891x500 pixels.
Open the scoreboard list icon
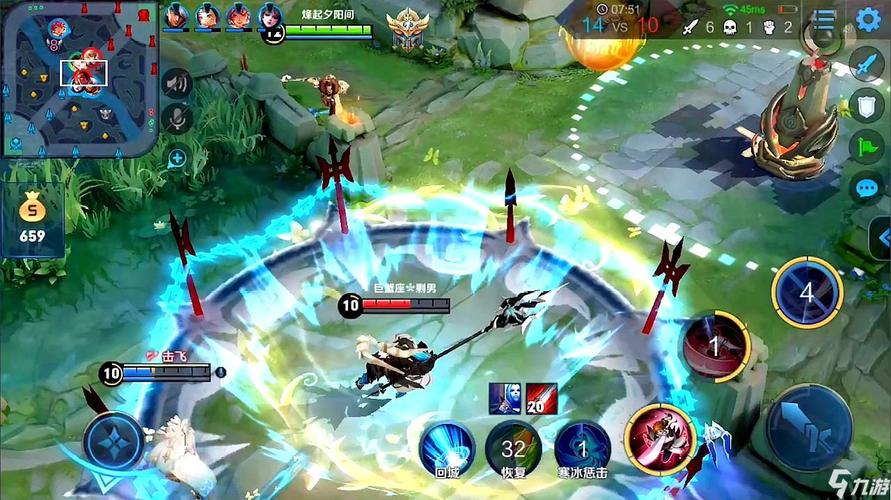click(823, 19)
